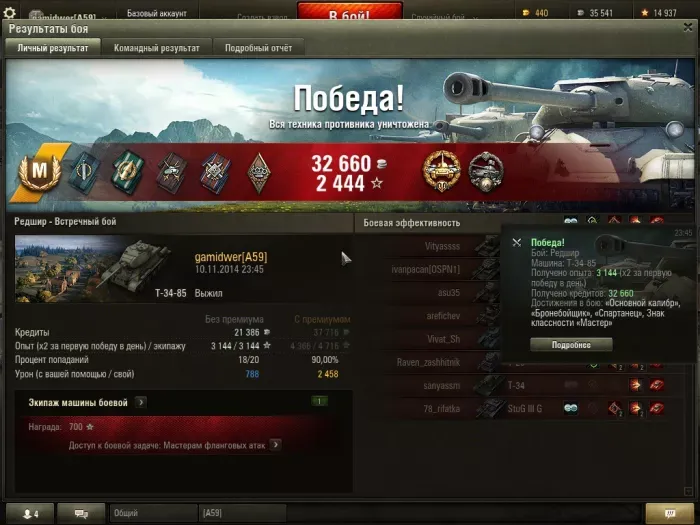Open the notifications button in the bottom corner

pyautogui.click(x=661, y=513)
